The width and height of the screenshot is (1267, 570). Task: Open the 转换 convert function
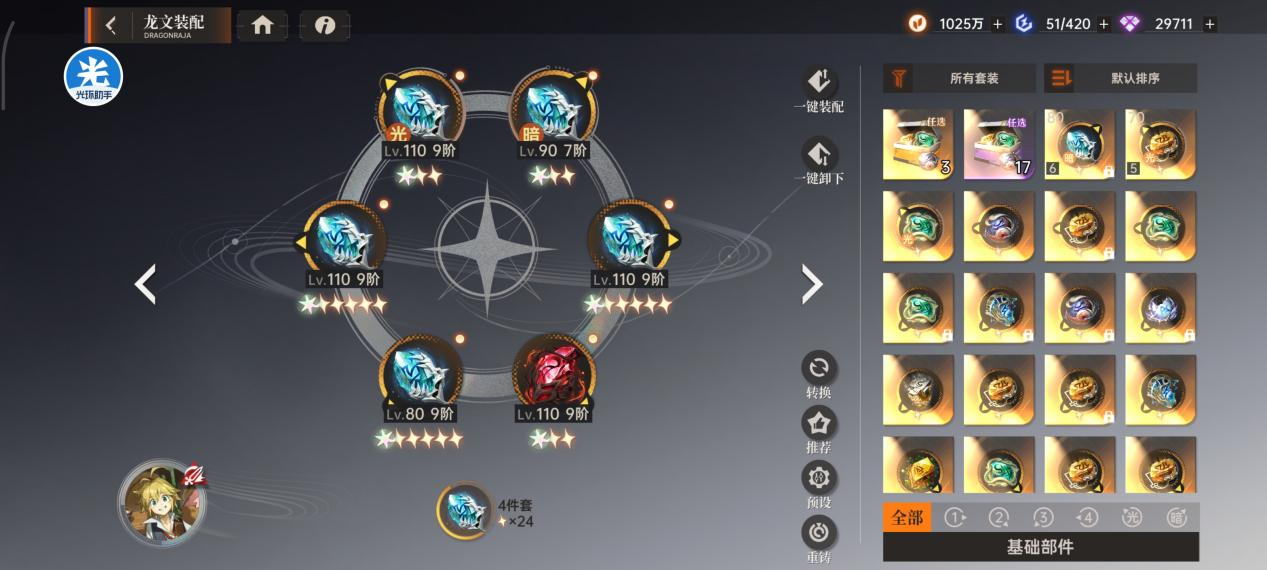click(x=819, y=374)
